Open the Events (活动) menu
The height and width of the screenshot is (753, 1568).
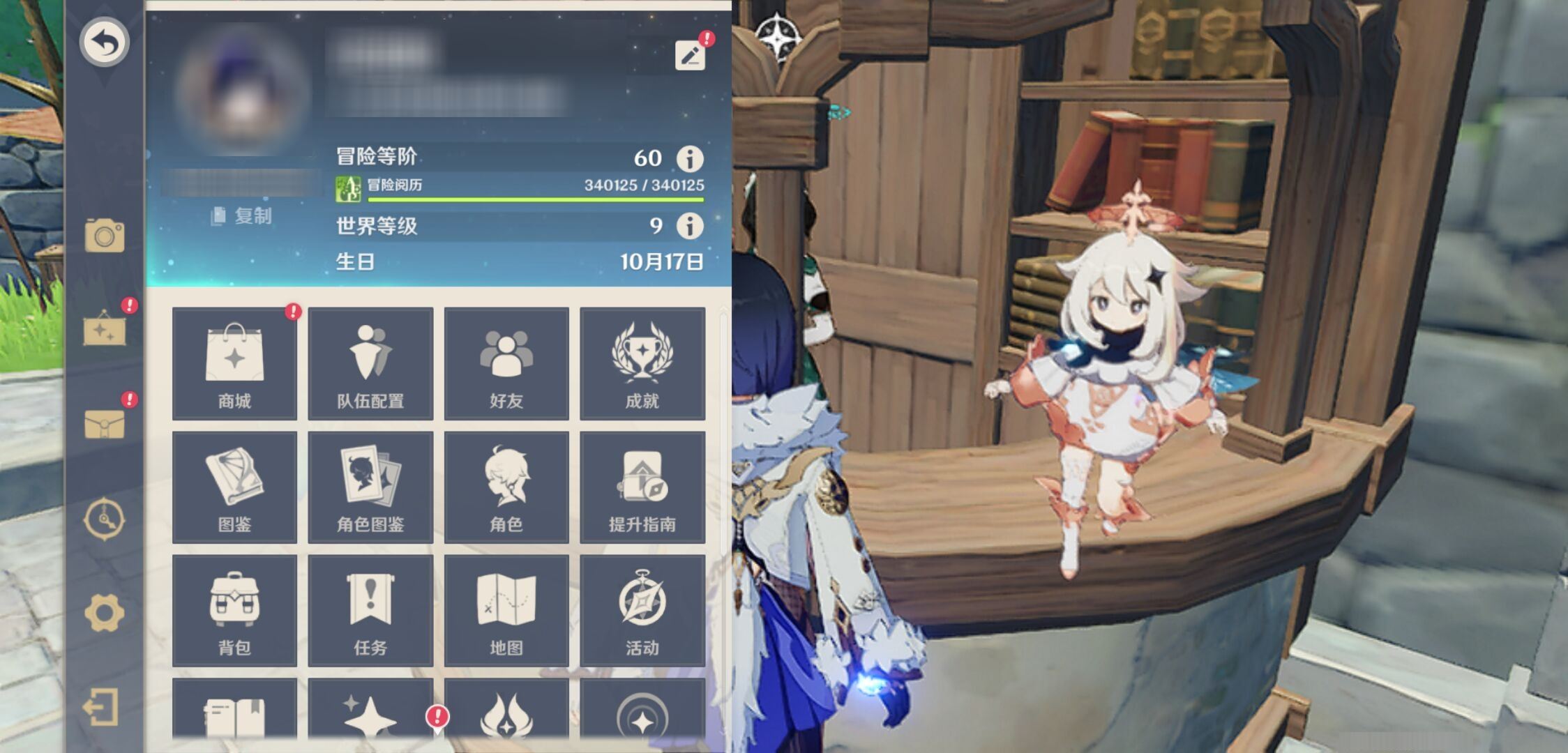pos(642,610)
